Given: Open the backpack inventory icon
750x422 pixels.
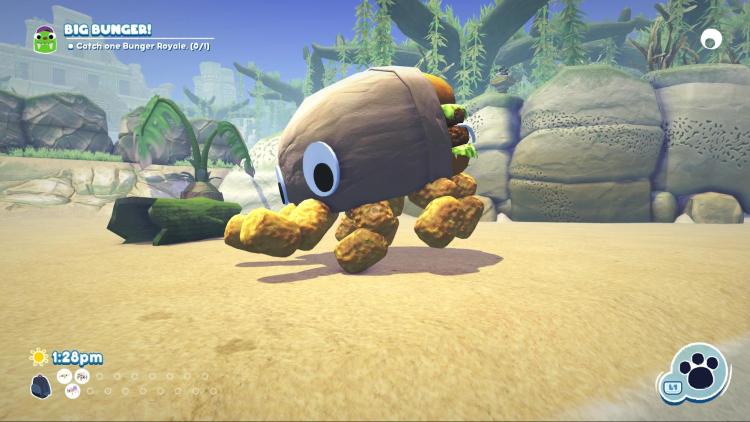Looking at the screenshot, I should [x=40, y=385].
